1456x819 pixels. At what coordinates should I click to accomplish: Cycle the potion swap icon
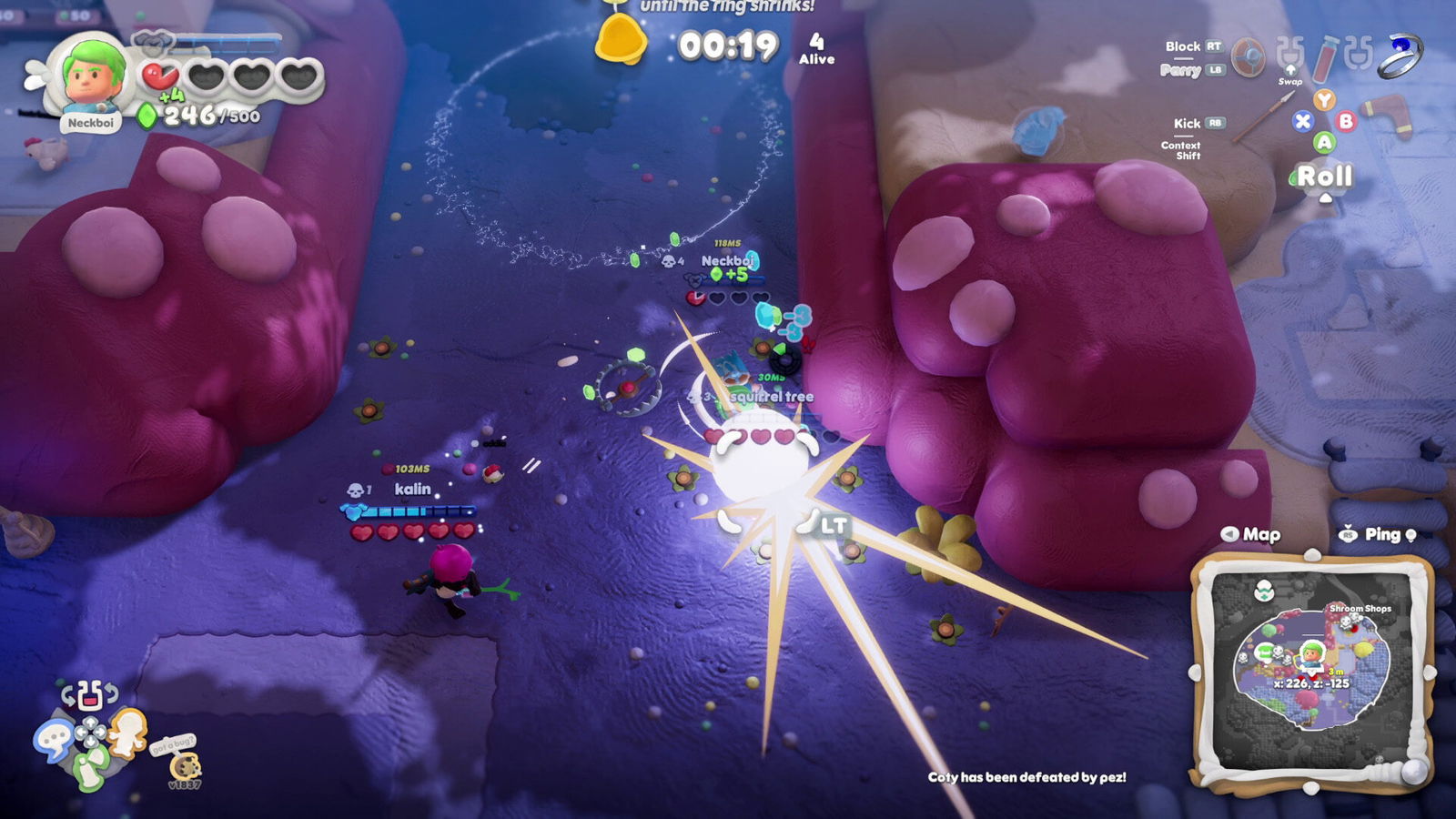[x=89, y=696]
